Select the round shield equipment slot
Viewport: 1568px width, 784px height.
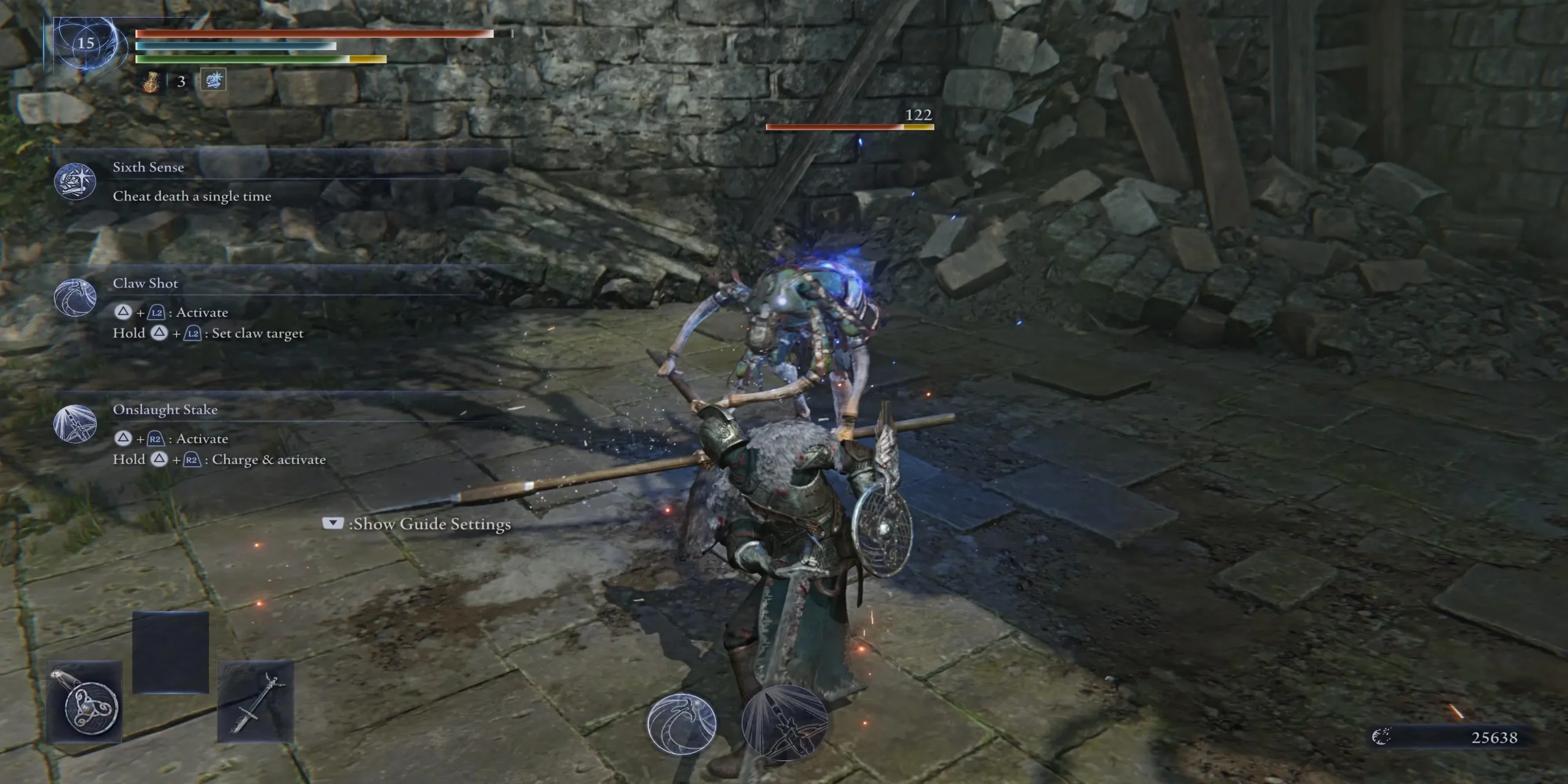pos(85,703)
